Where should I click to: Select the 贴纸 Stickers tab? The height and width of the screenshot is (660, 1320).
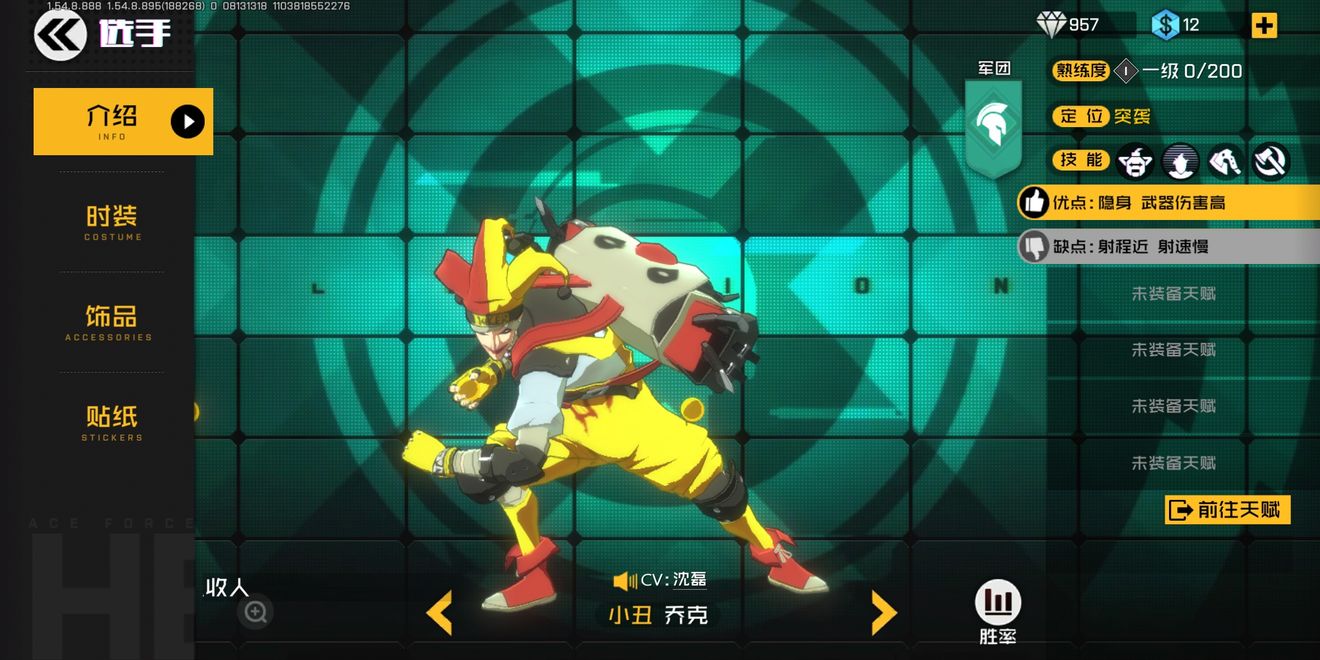click(111, 422)
